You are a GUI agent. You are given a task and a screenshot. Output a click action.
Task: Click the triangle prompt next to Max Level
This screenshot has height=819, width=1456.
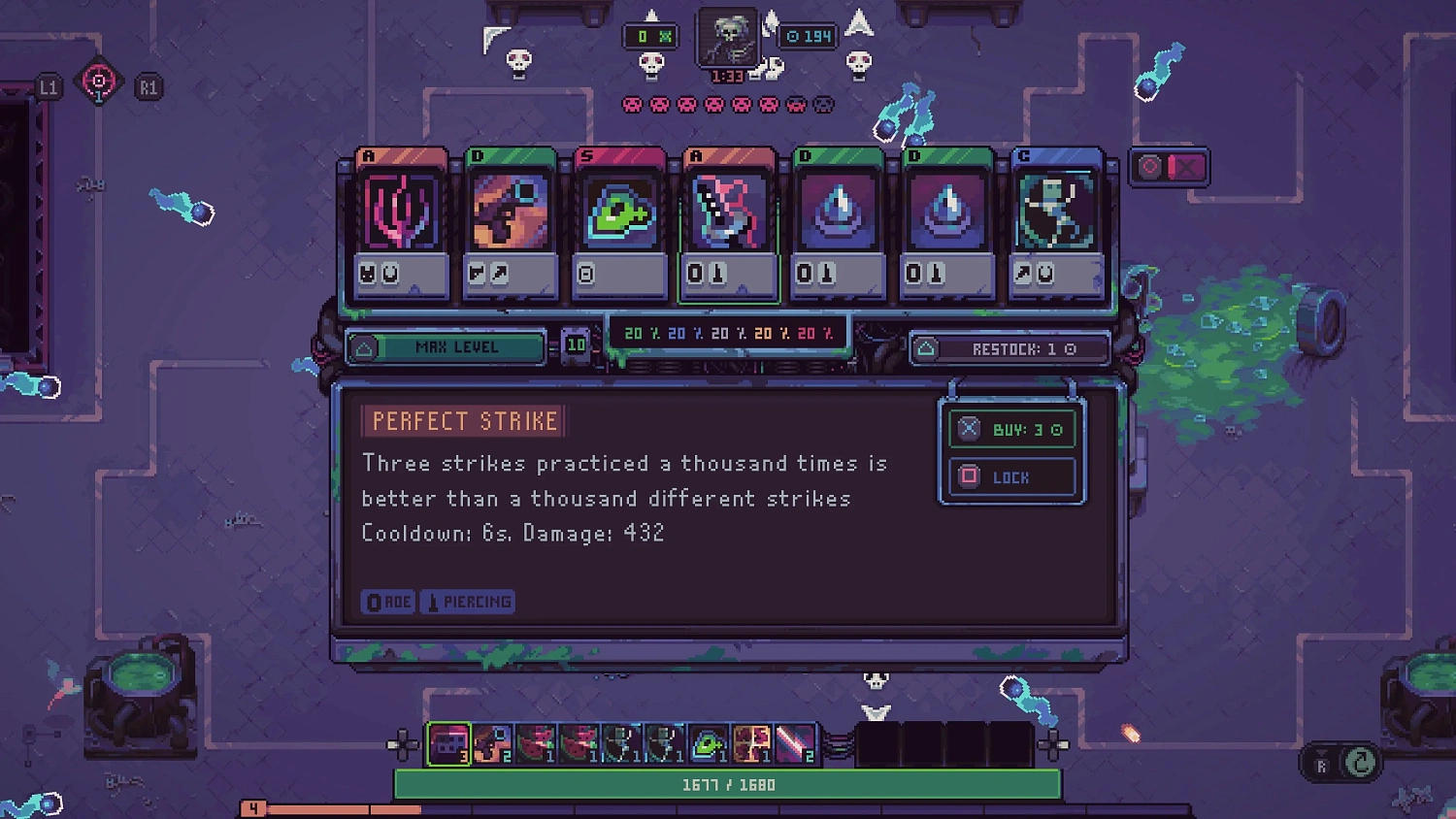click(x=364, y=348)
